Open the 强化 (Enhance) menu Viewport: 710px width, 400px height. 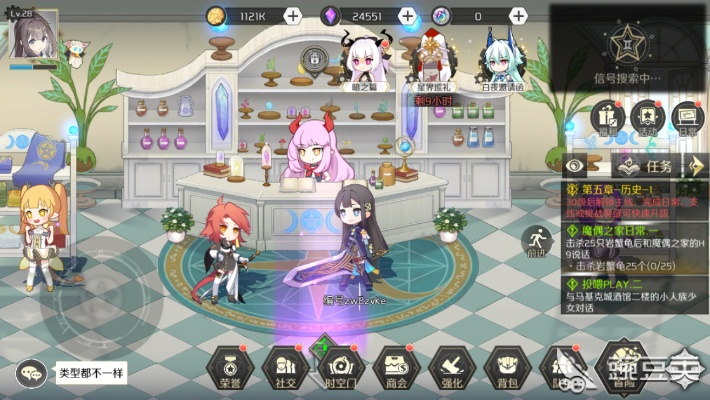[451, 365]
